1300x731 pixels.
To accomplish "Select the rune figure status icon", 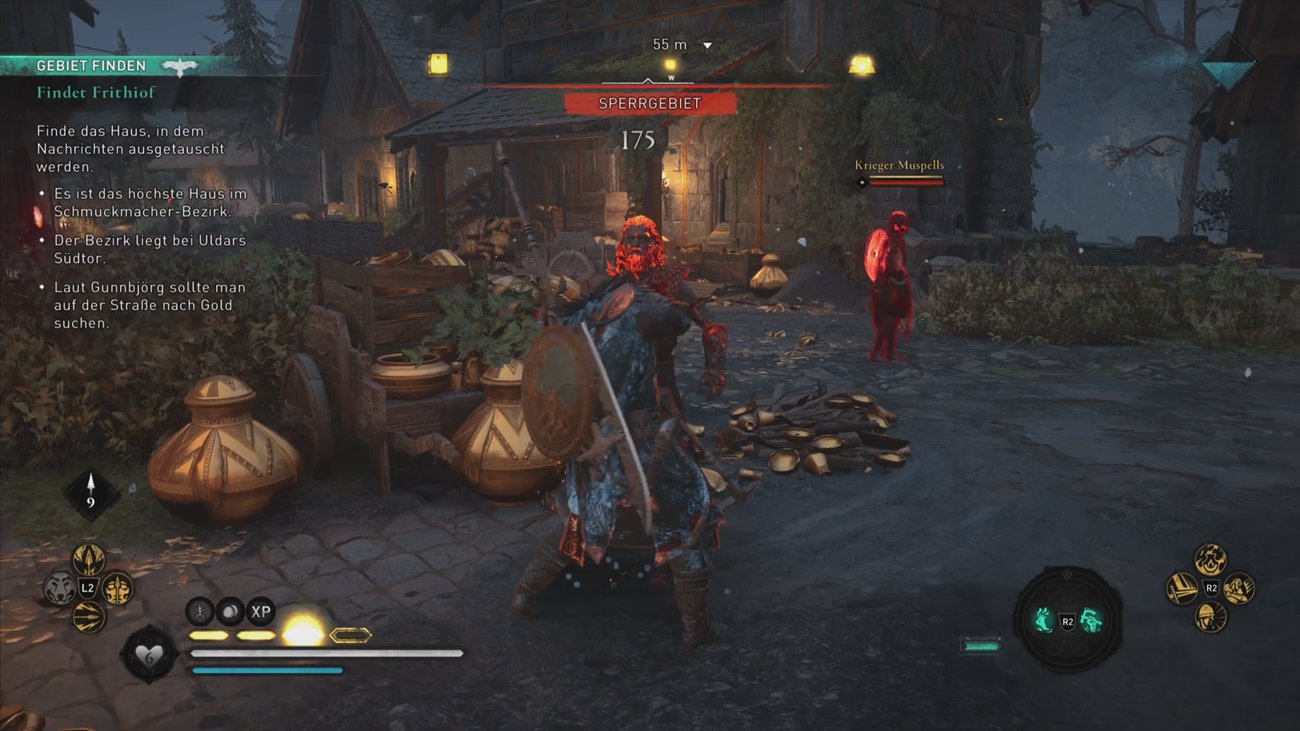I will coord(201,611).
